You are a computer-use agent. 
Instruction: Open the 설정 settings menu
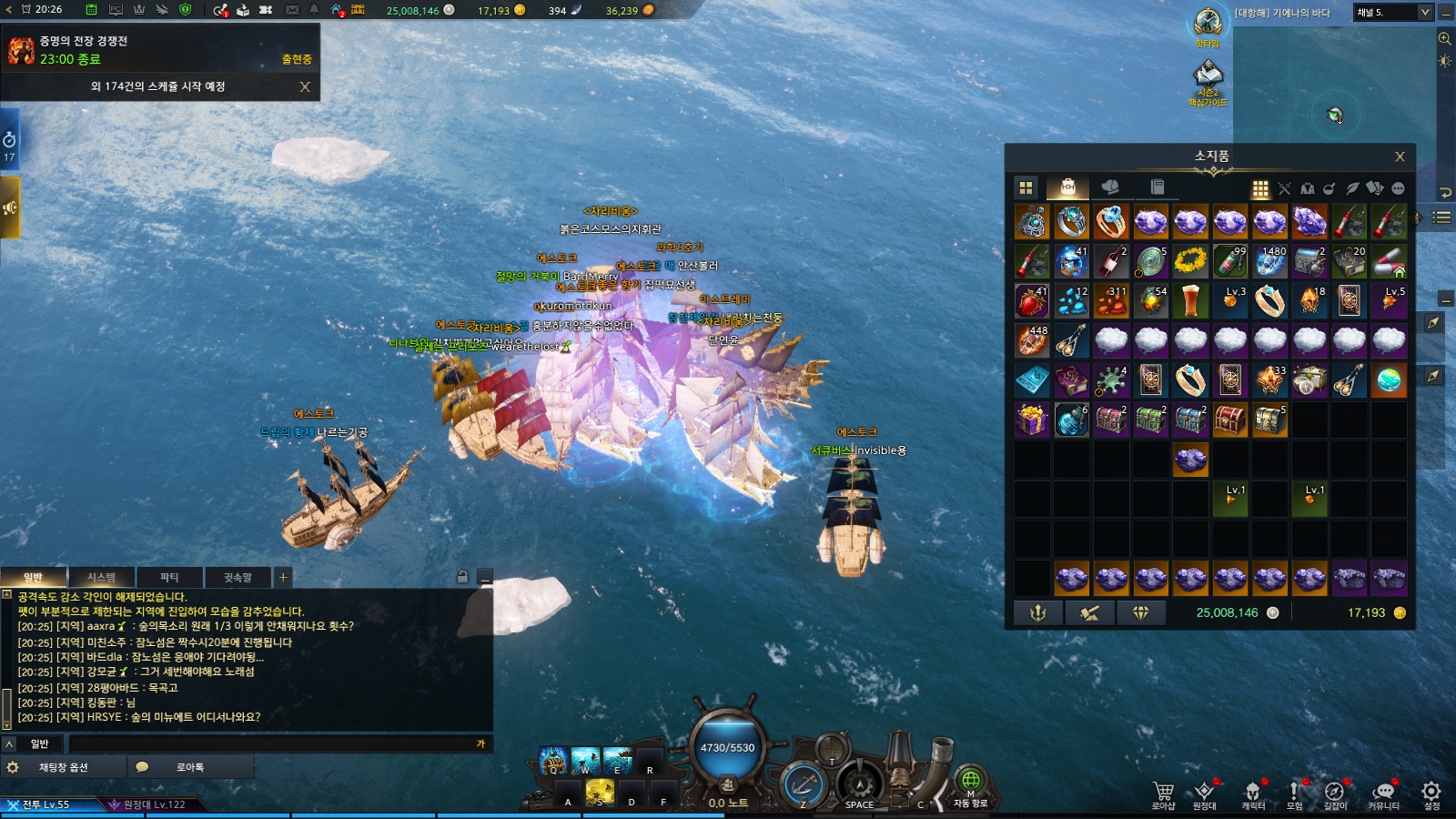(x=1431, y=794)
